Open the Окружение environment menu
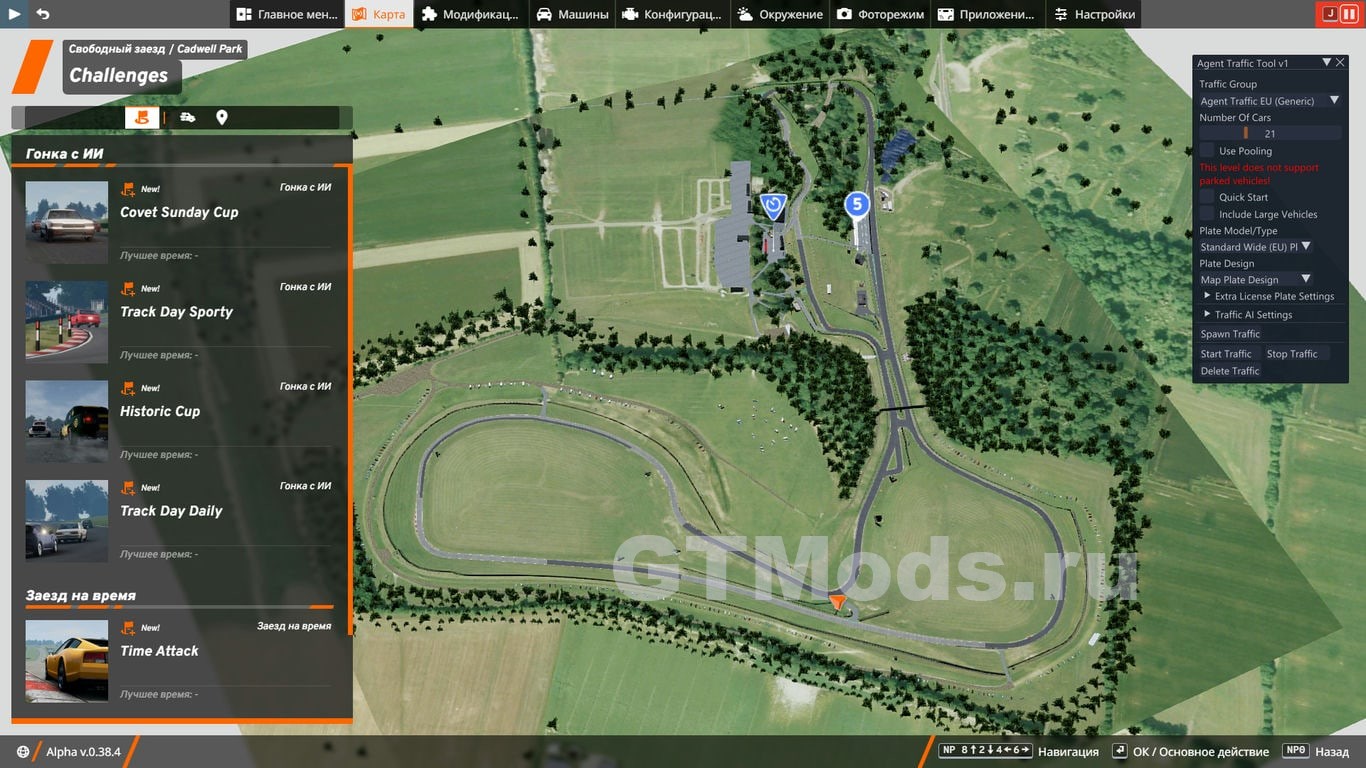Image resolution: width=1366 pixels, height=768 pixels. (780, 14)
